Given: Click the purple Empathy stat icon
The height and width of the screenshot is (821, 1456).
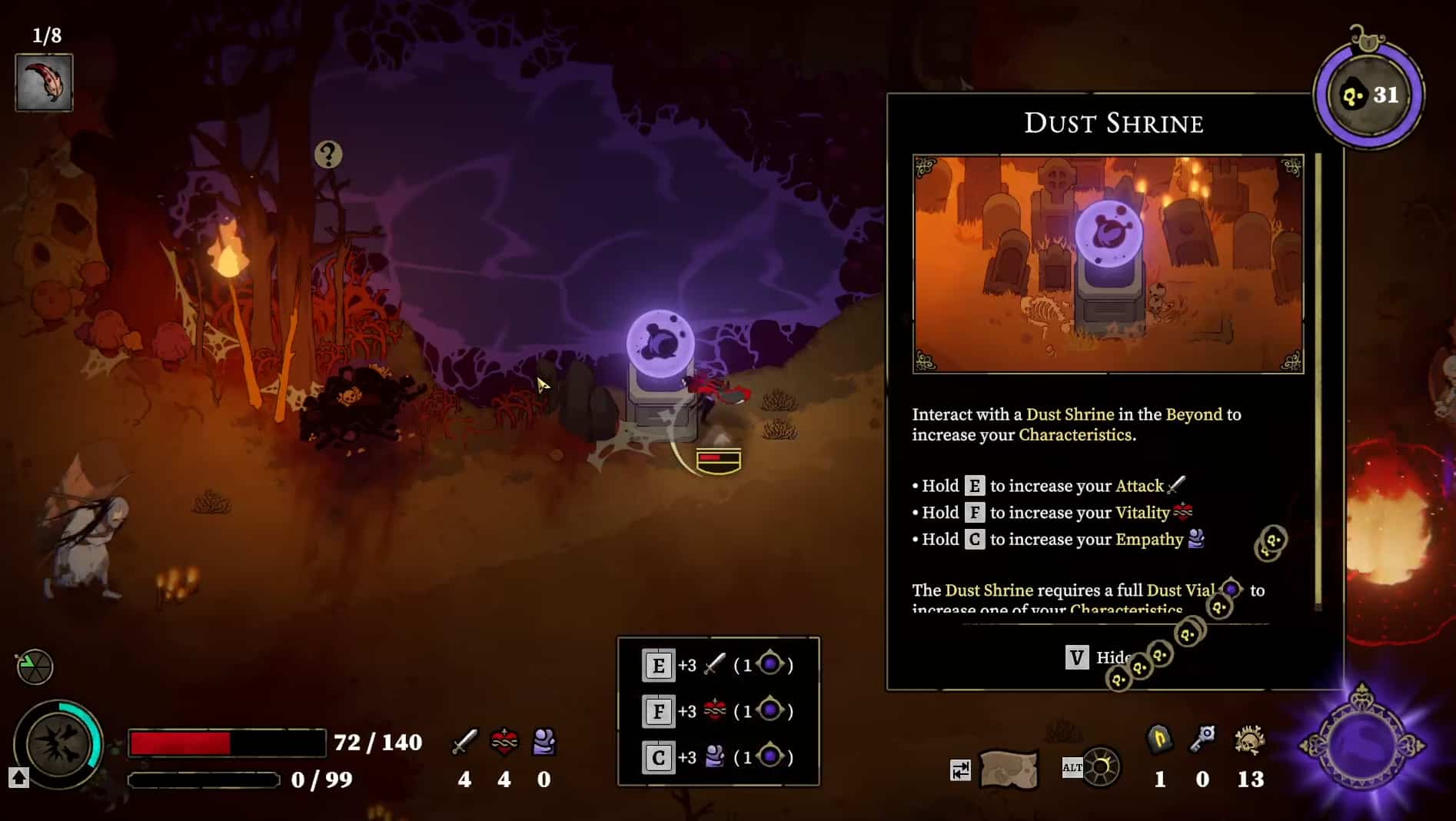Looking at the screenshot, I should coord(544,742).
